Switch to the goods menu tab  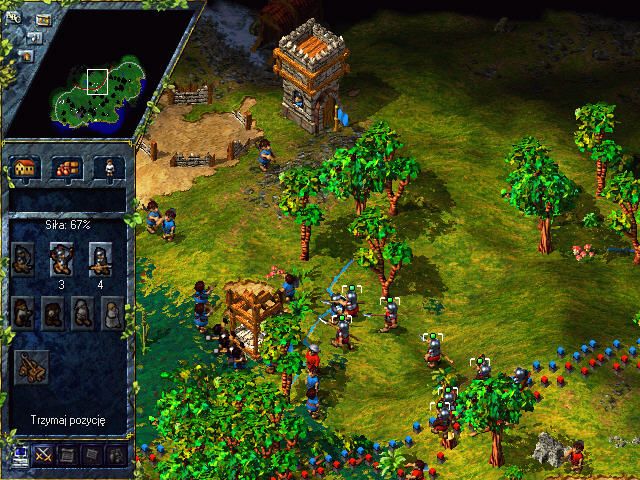66,168
